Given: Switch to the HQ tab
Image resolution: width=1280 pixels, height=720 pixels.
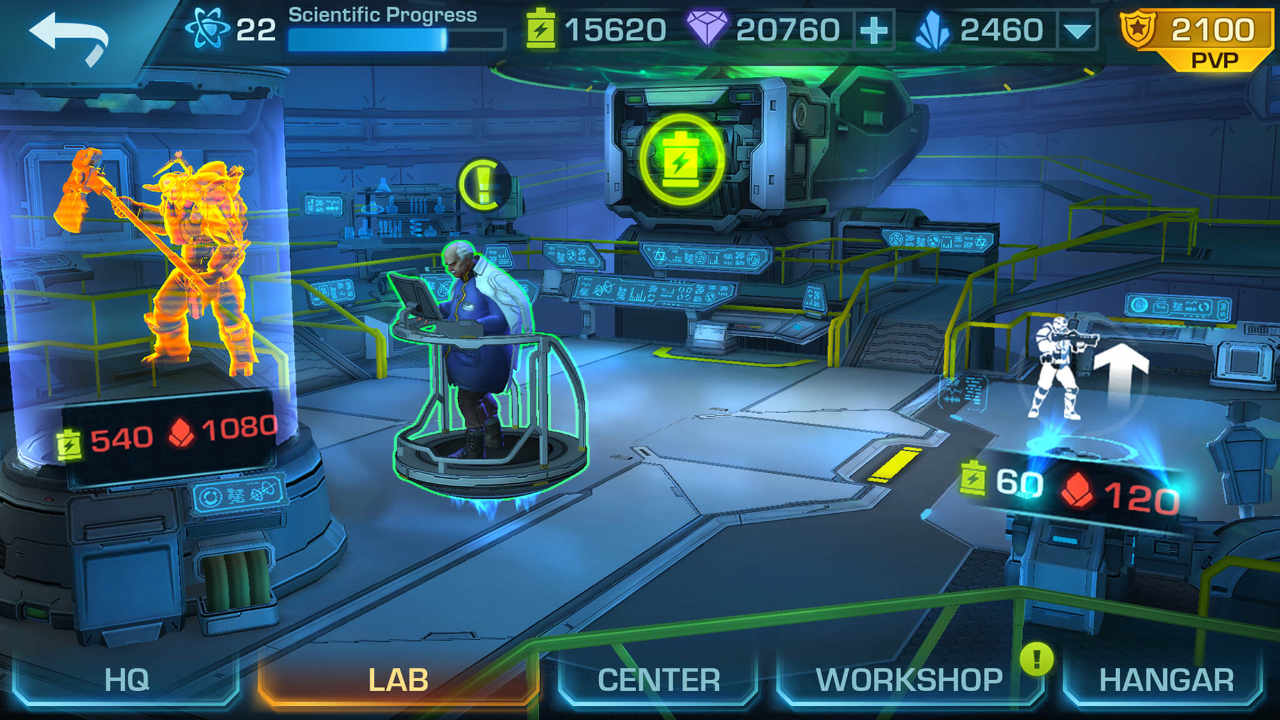Looking at the screenshot, I should click(126, 680).
